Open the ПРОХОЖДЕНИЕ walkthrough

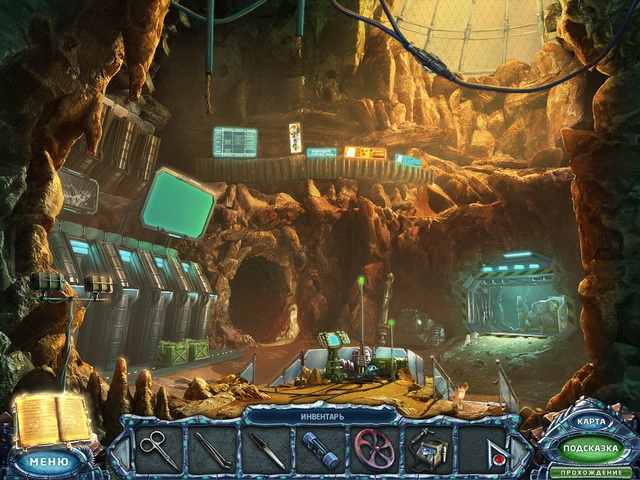(x=590, y=471)
